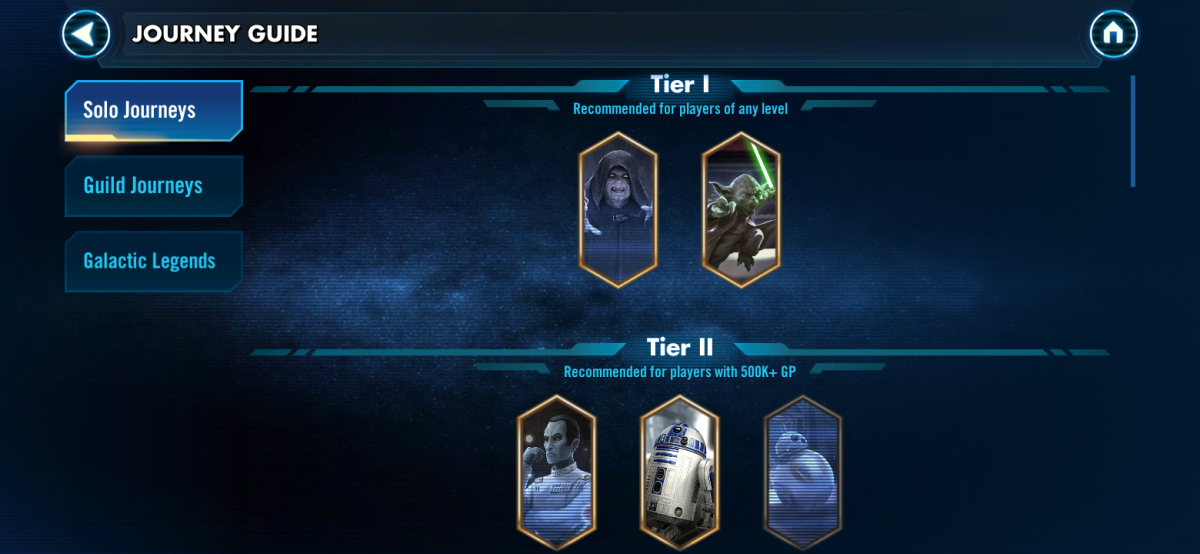View the BB-8 journey portrait

point(802,472)
